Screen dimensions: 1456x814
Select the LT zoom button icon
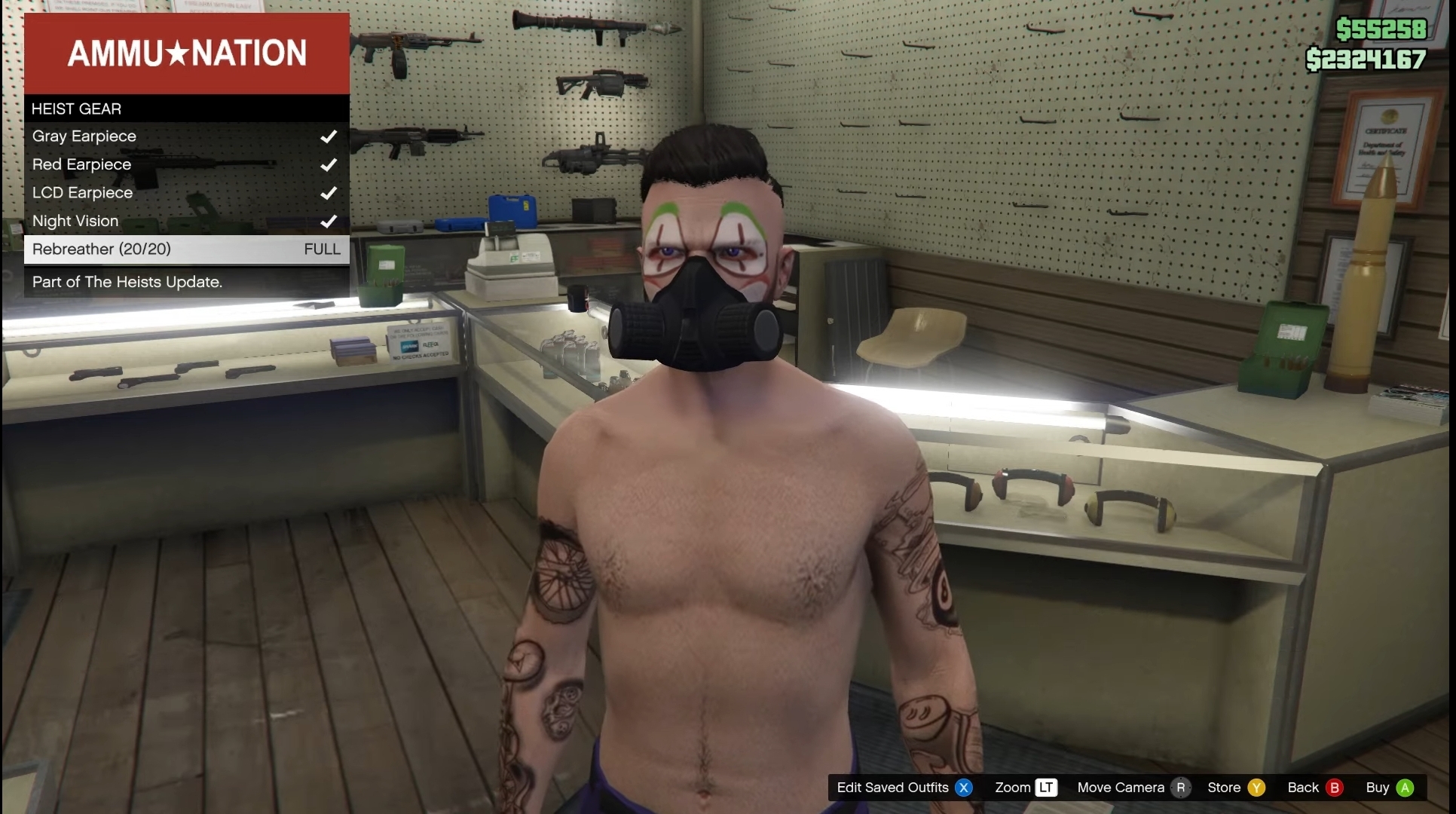click(x=1048, y=788)
